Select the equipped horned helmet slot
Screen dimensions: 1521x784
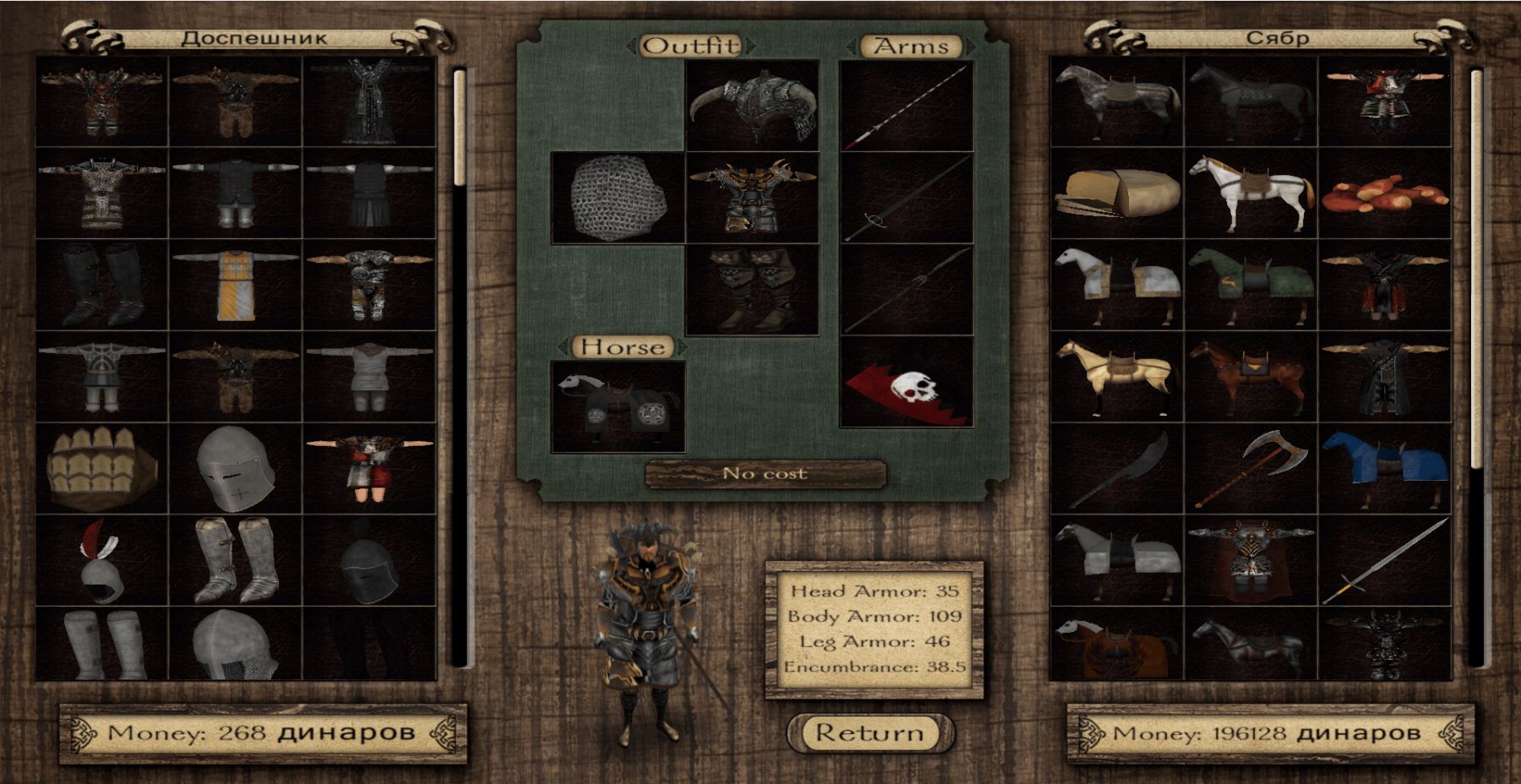752,106
